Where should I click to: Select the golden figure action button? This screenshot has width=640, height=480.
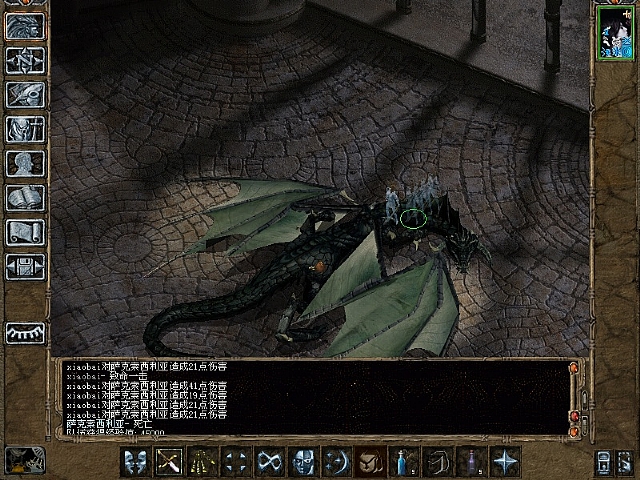202,462
